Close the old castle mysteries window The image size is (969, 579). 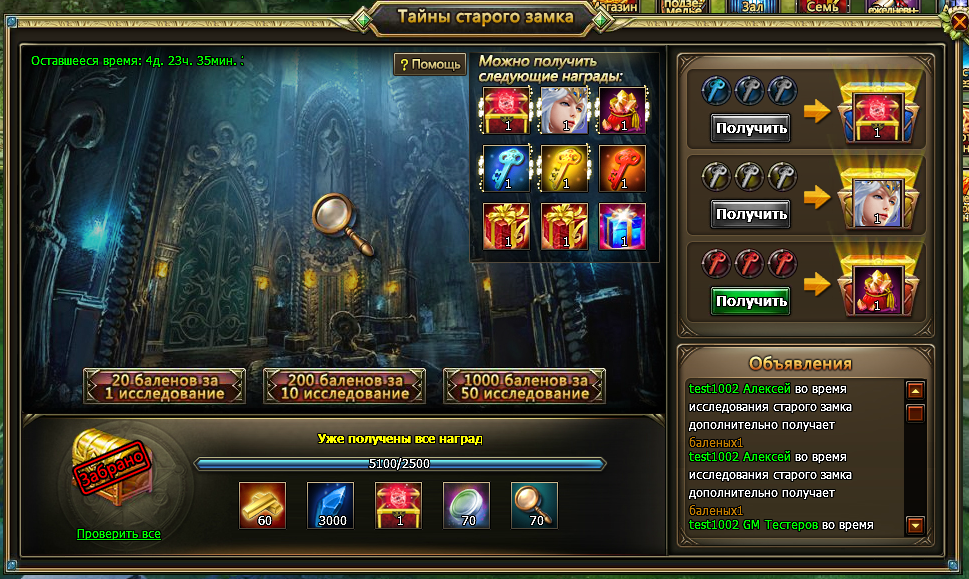coord(958,19)
